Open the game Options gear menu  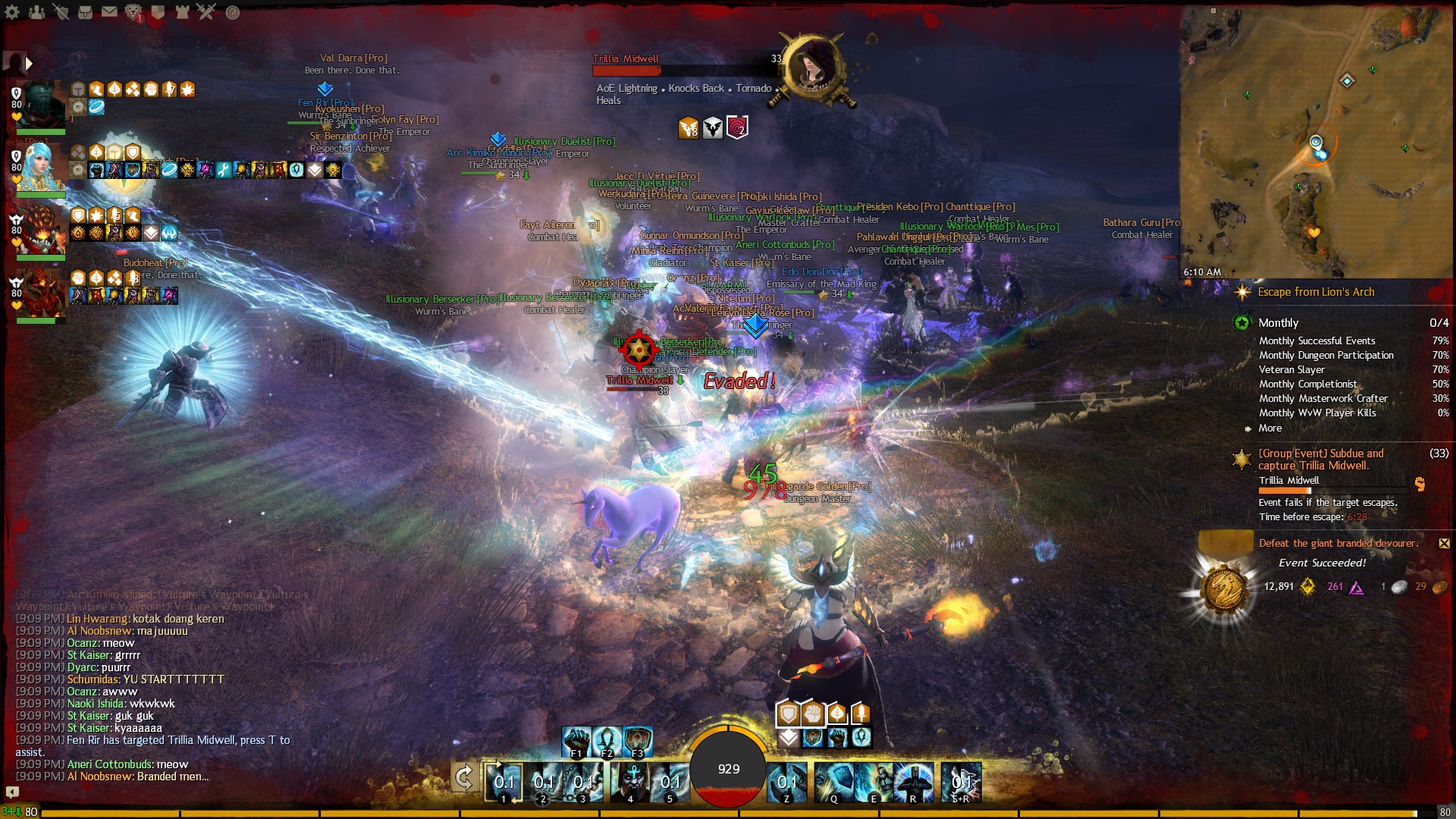coord(11,11)
